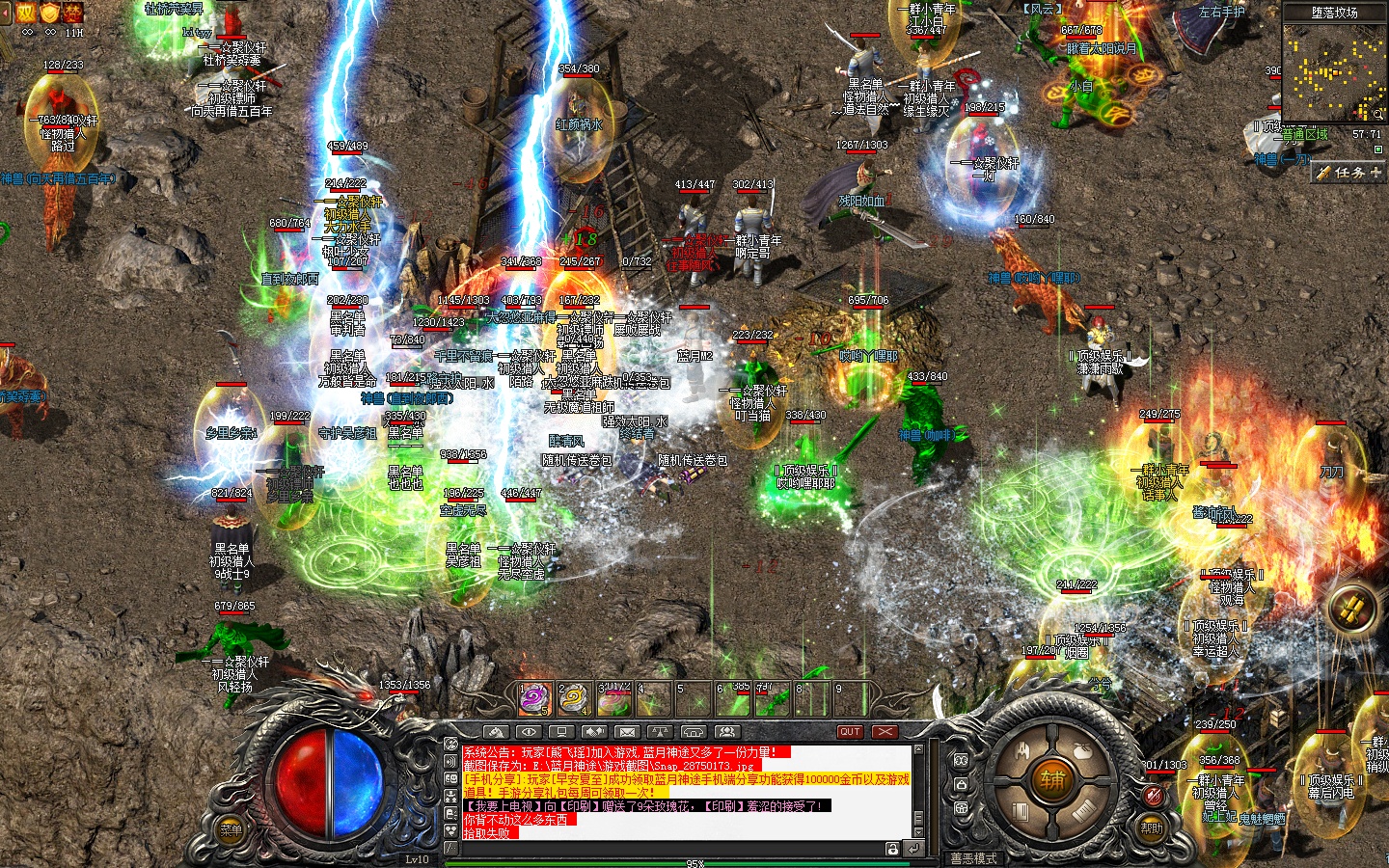The image size is (1389, 868).
Task: Toggle the eye view icon
Action: coord(529,732)
